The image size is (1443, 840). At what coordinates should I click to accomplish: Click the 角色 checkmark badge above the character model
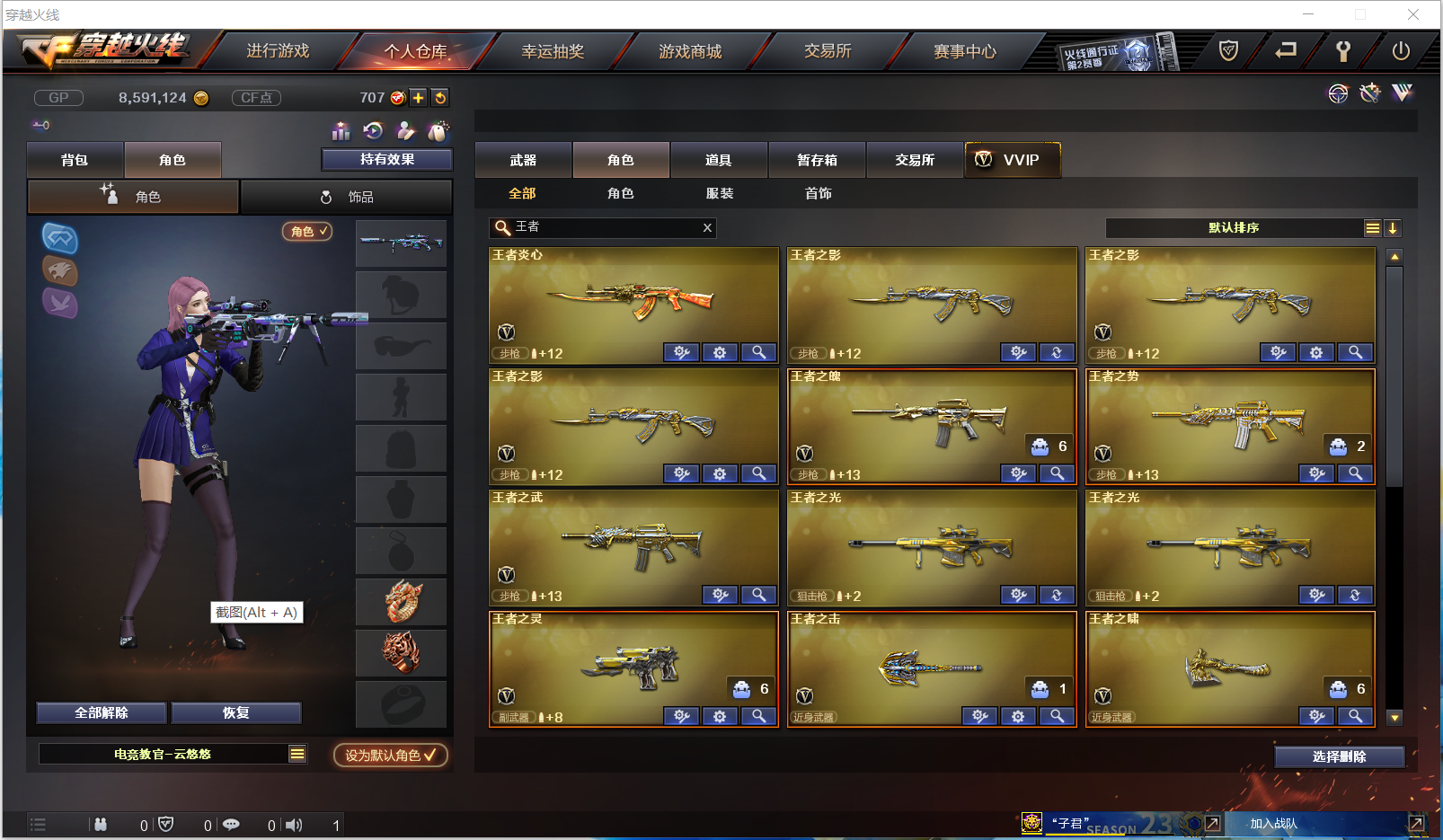[x=307, y=231]
